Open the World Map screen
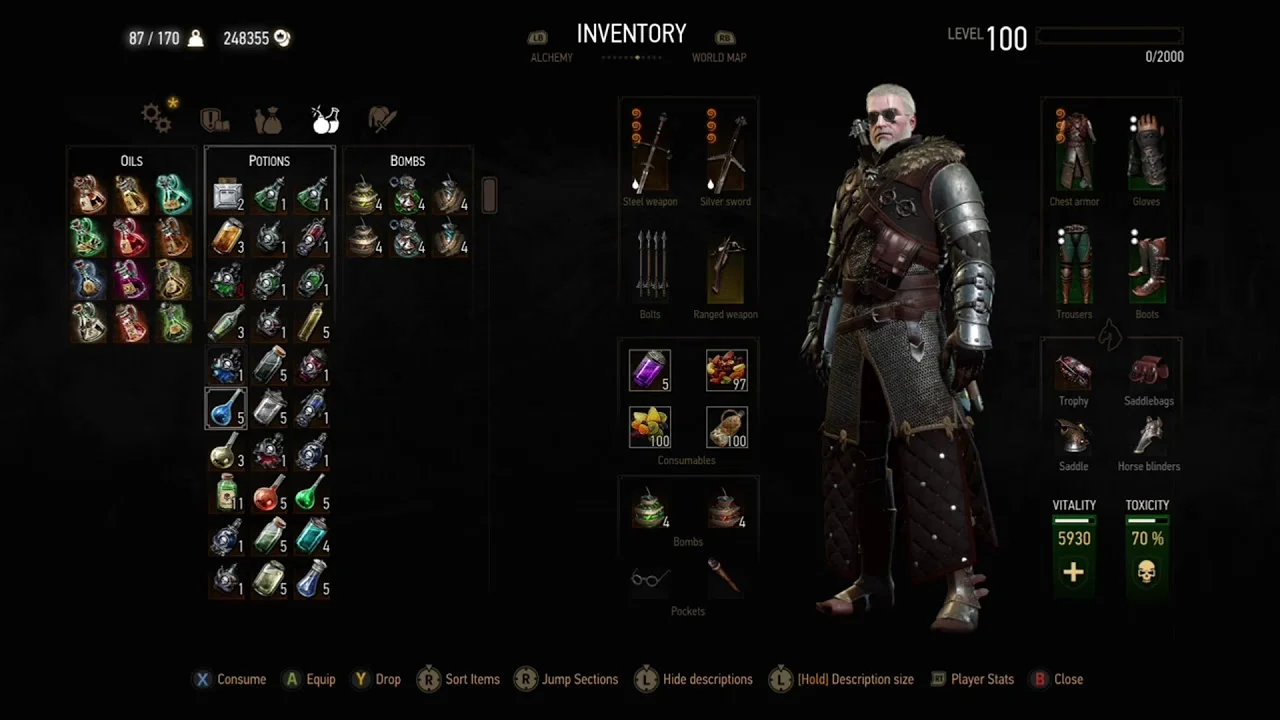The height and width of the screenshot is (720, 1280). [718, 57]
